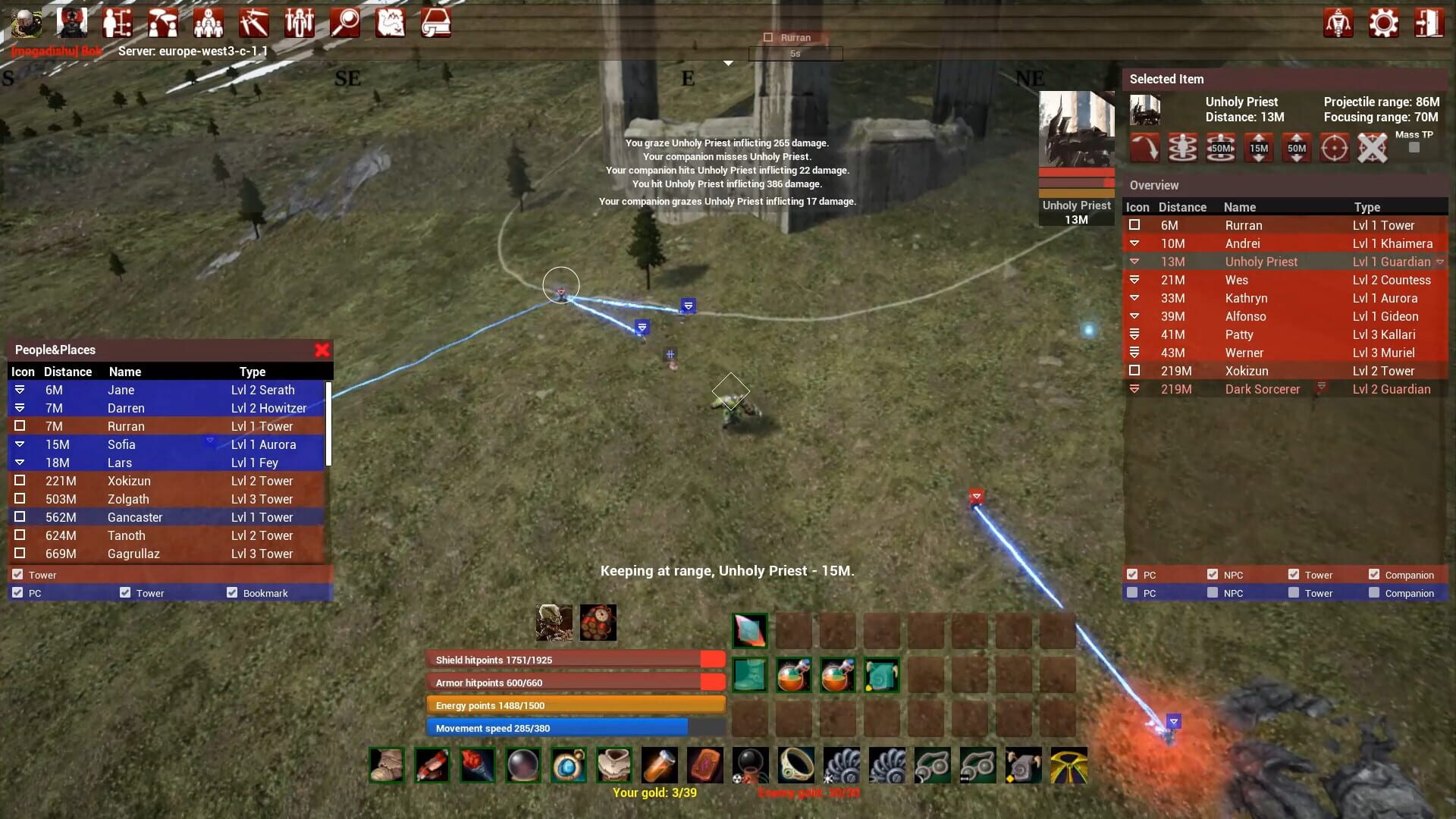Activate the Keep at Range 15M icon
The height and width of the screenshot is (819, 1456).
click(1259, 148)
